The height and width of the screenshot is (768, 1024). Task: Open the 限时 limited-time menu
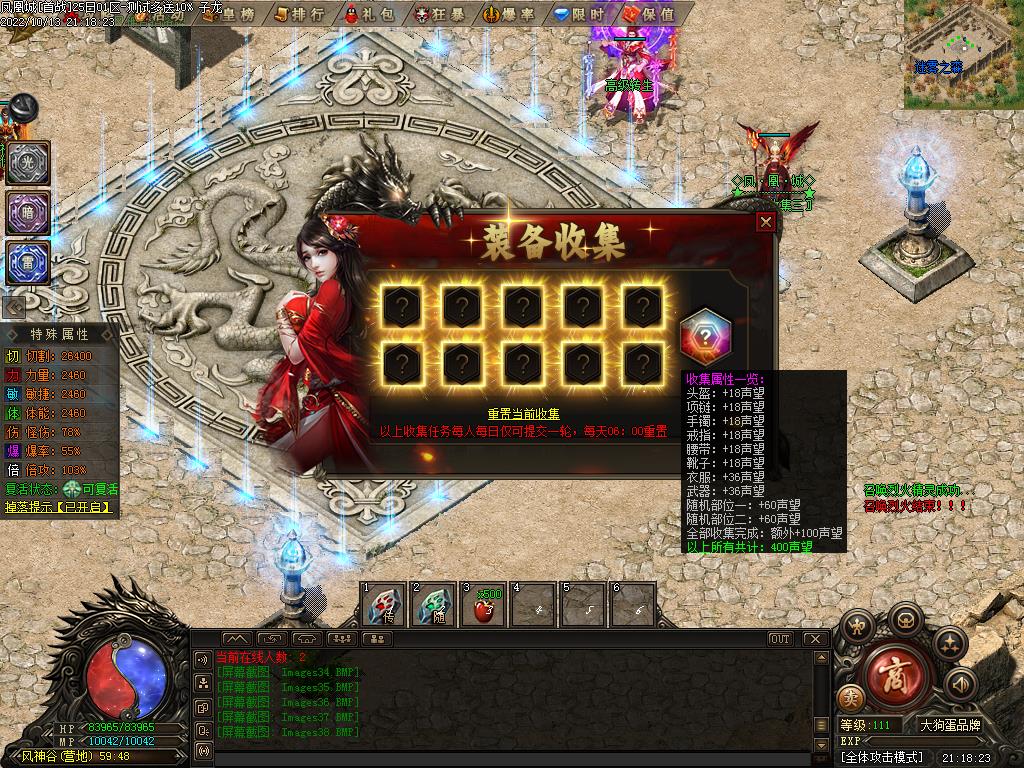(x=578, y=14)
